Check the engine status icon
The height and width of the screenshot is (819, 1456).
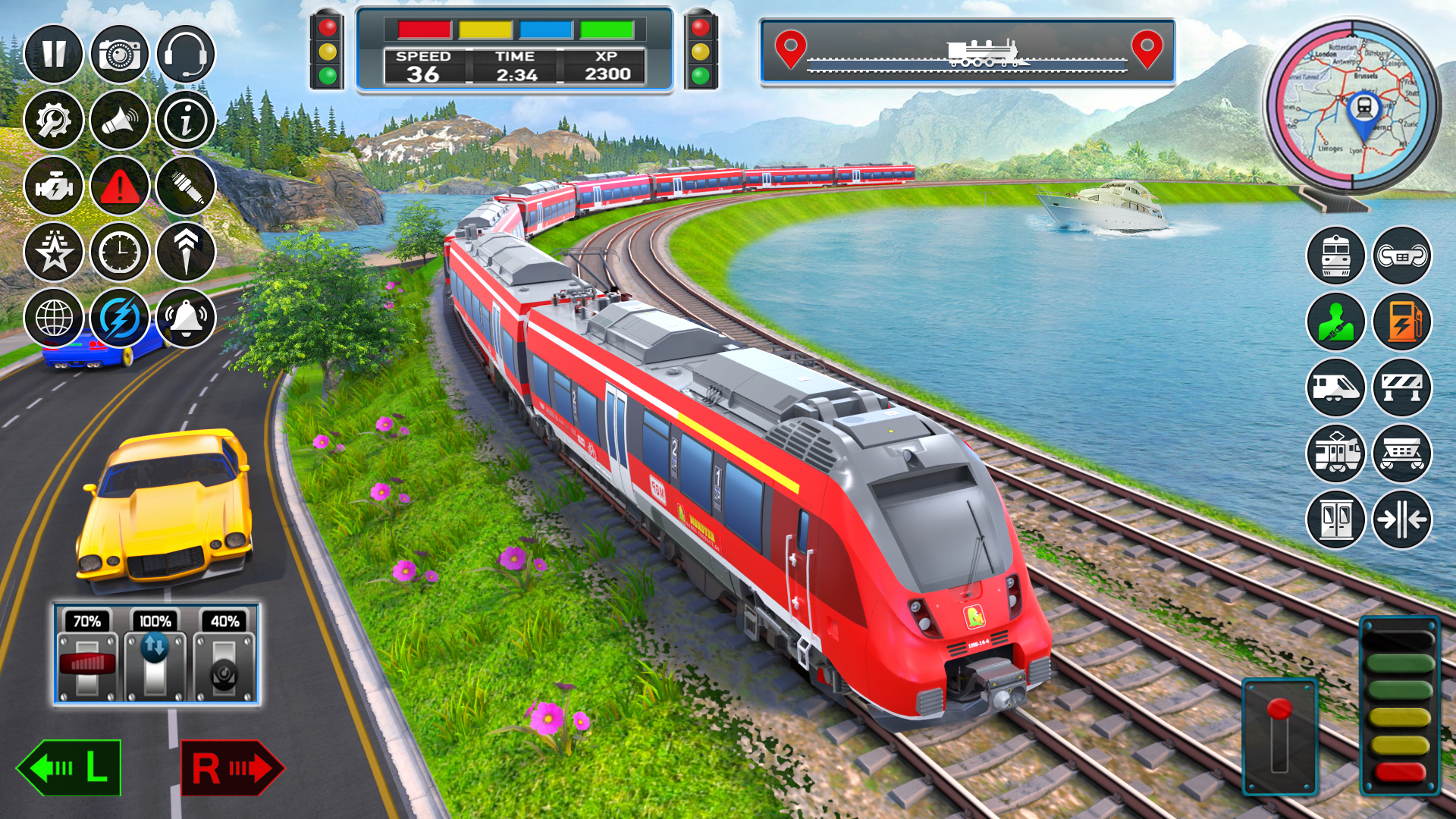pyautogui.click(x=55, y=187)
